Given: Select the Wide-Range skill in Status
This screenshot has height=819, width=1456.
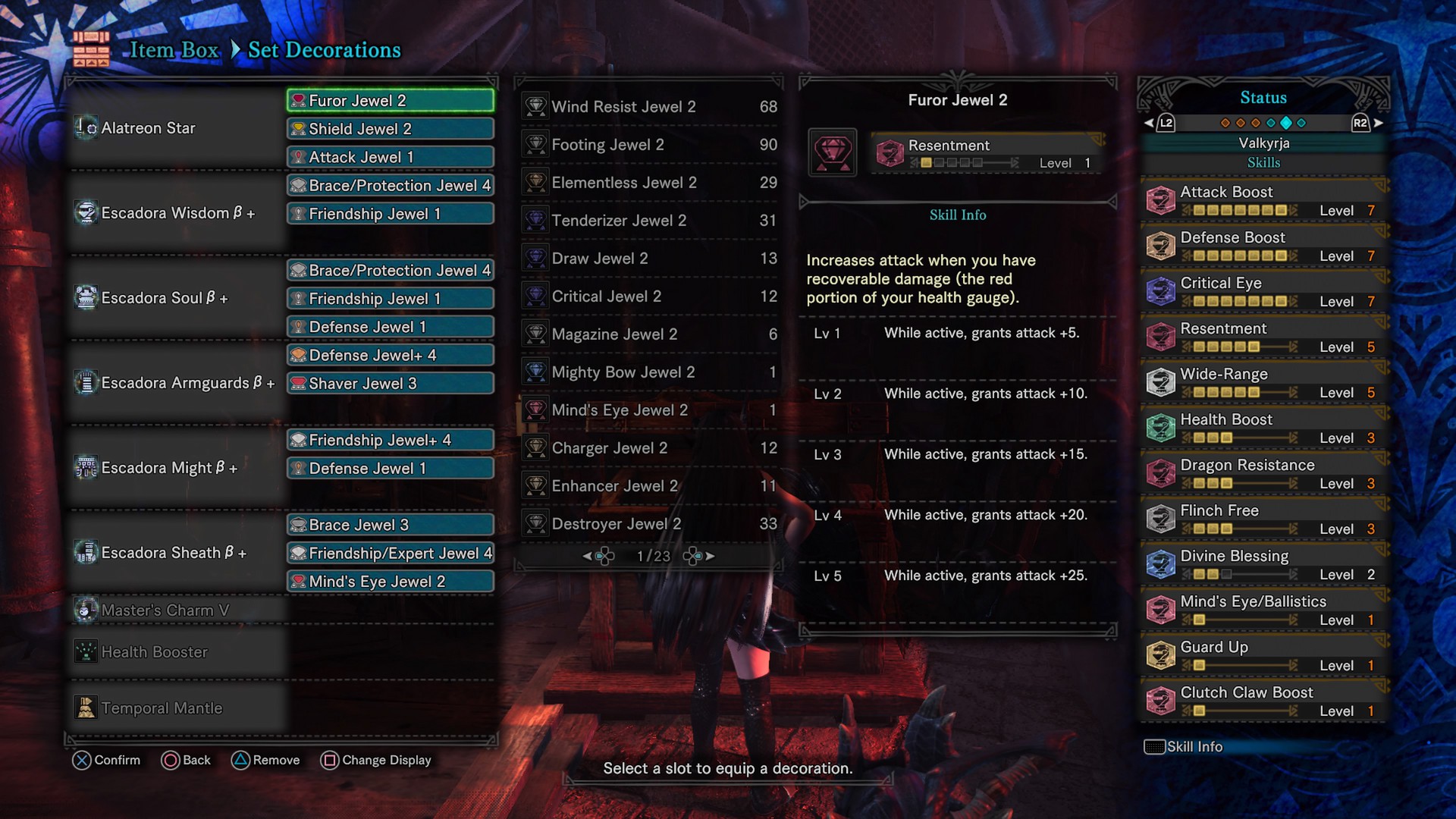Looking at the screenshot, I should 1263,382.
